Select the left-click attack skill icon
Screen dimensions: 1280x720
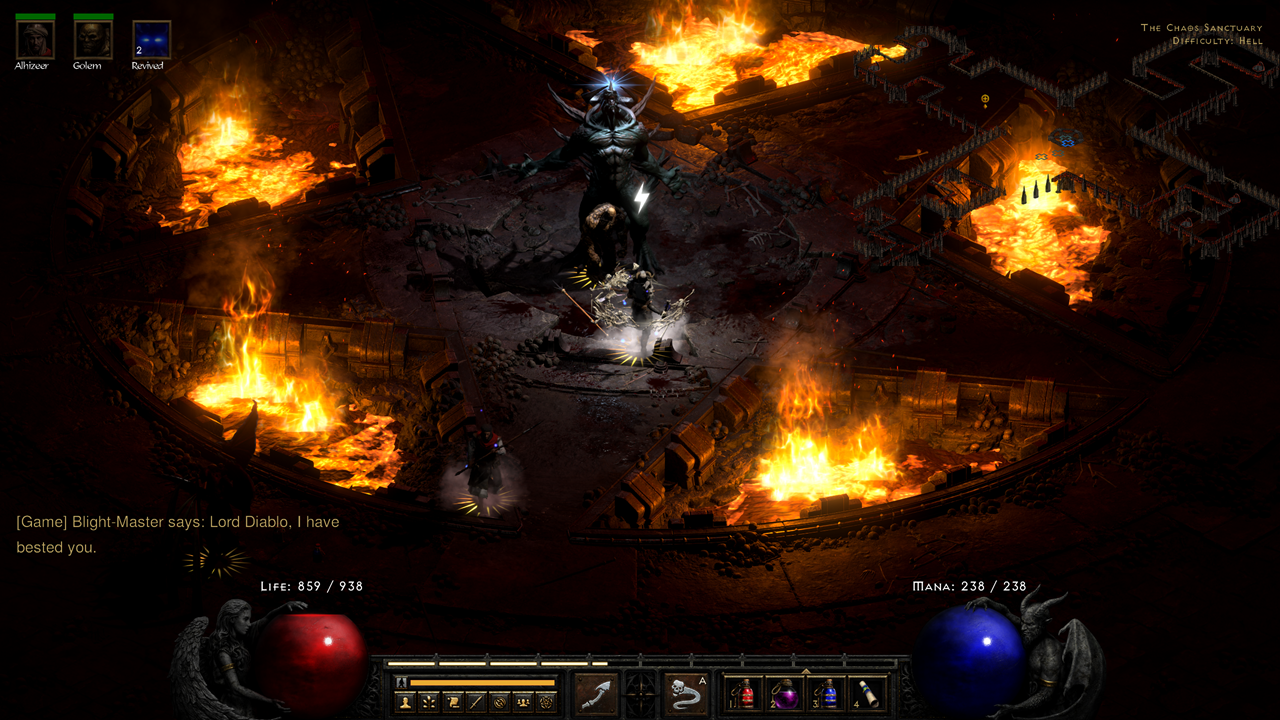pyautogui.click(x=594, y=694)
